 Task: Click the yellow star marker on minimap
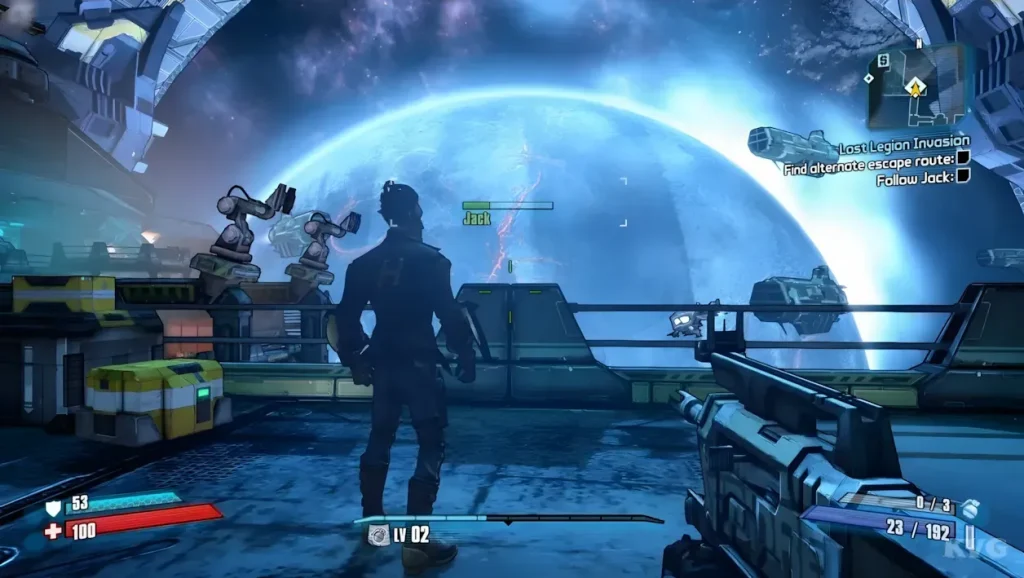tap(914, 89)
